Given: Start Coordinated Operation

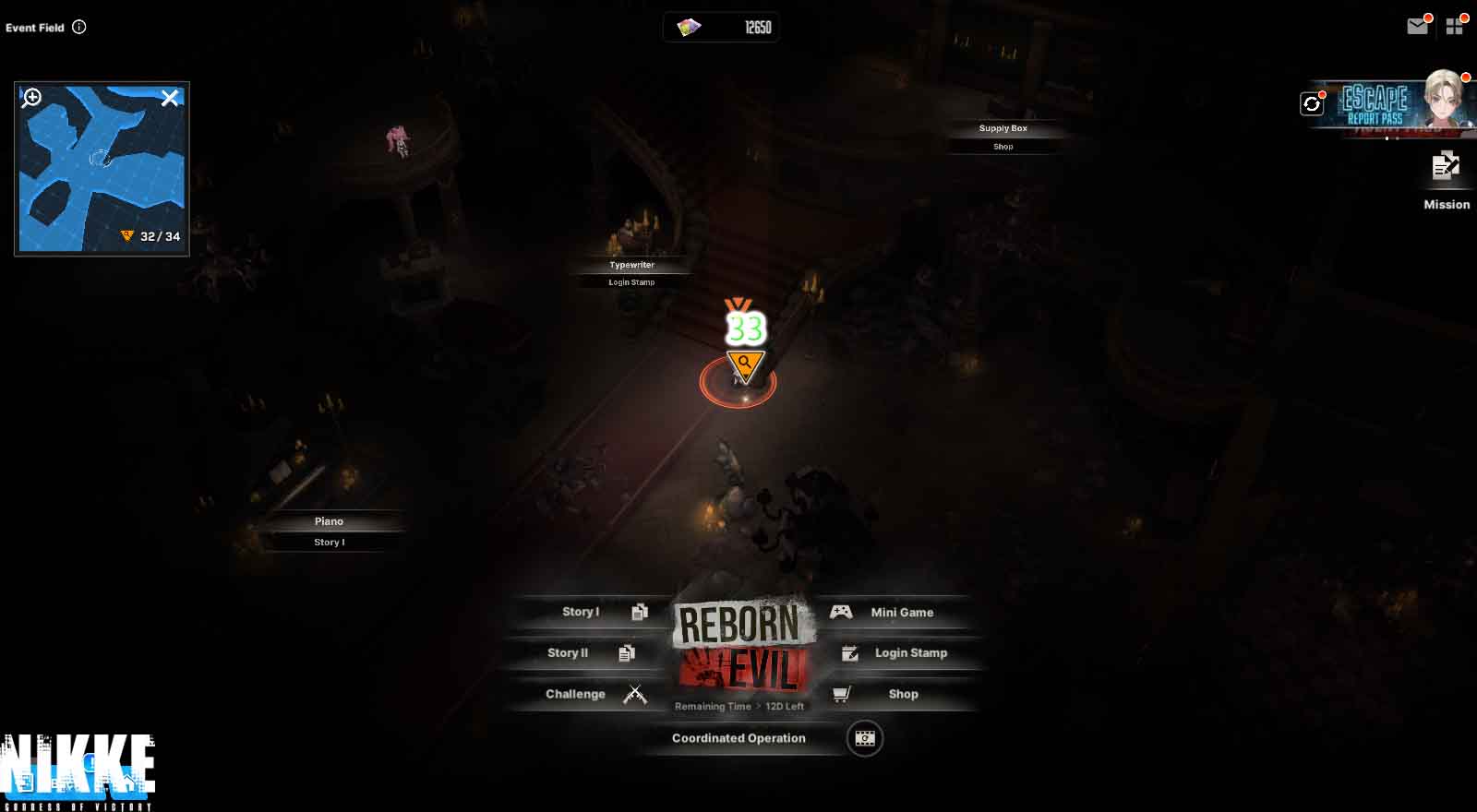Looking at the screenshot, I should click(738, 738).
